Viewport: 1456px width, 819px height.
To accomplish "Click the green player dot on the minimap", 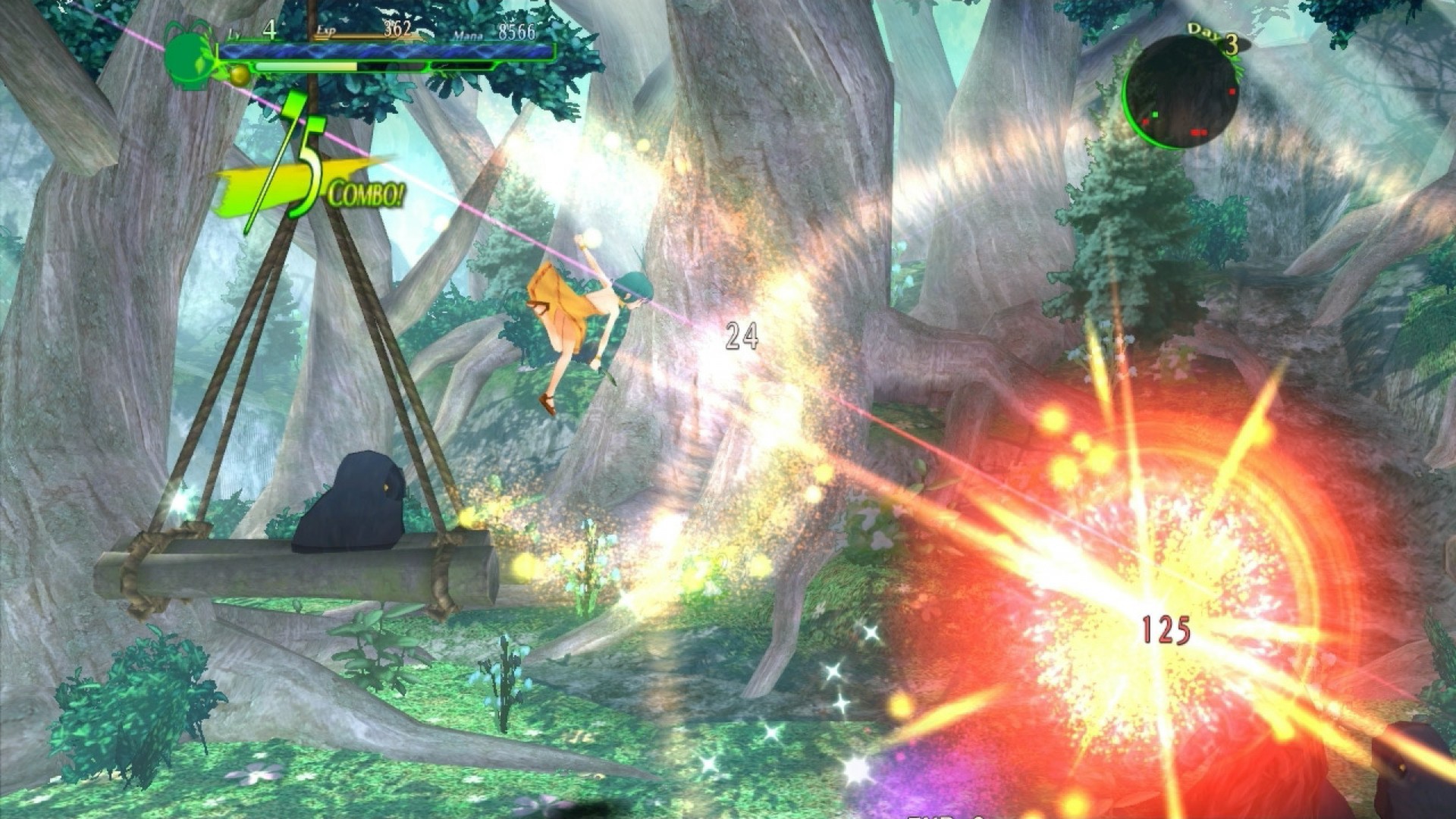I will tap(1156, 115).
